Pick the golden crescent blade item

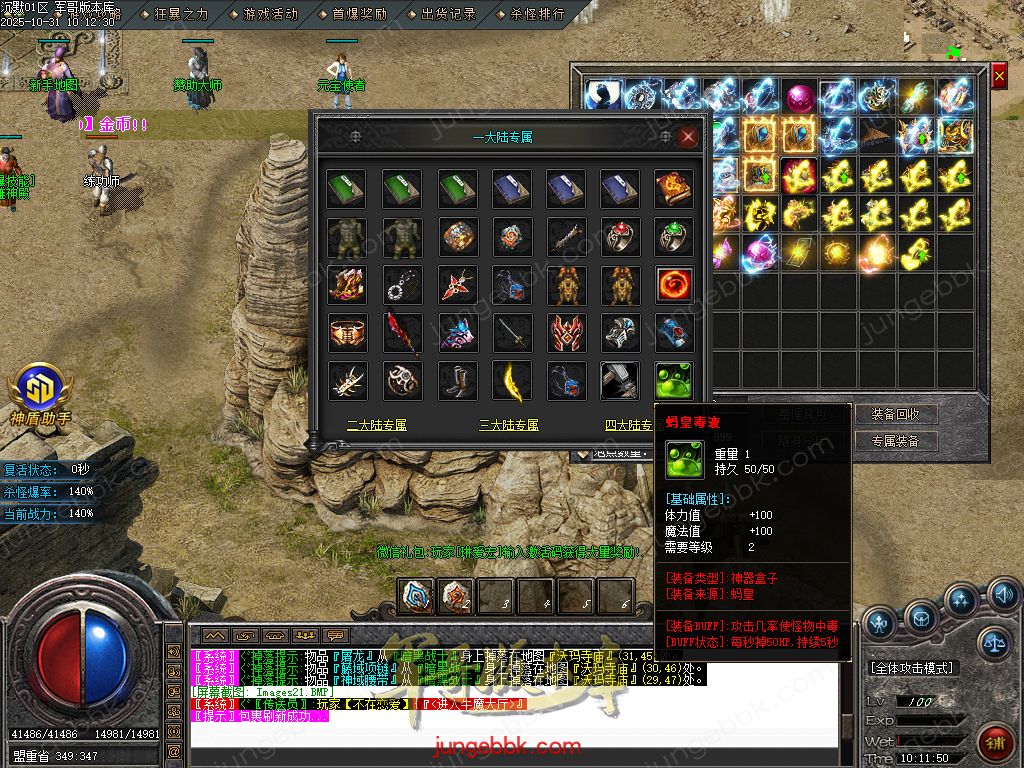point(512,381)
